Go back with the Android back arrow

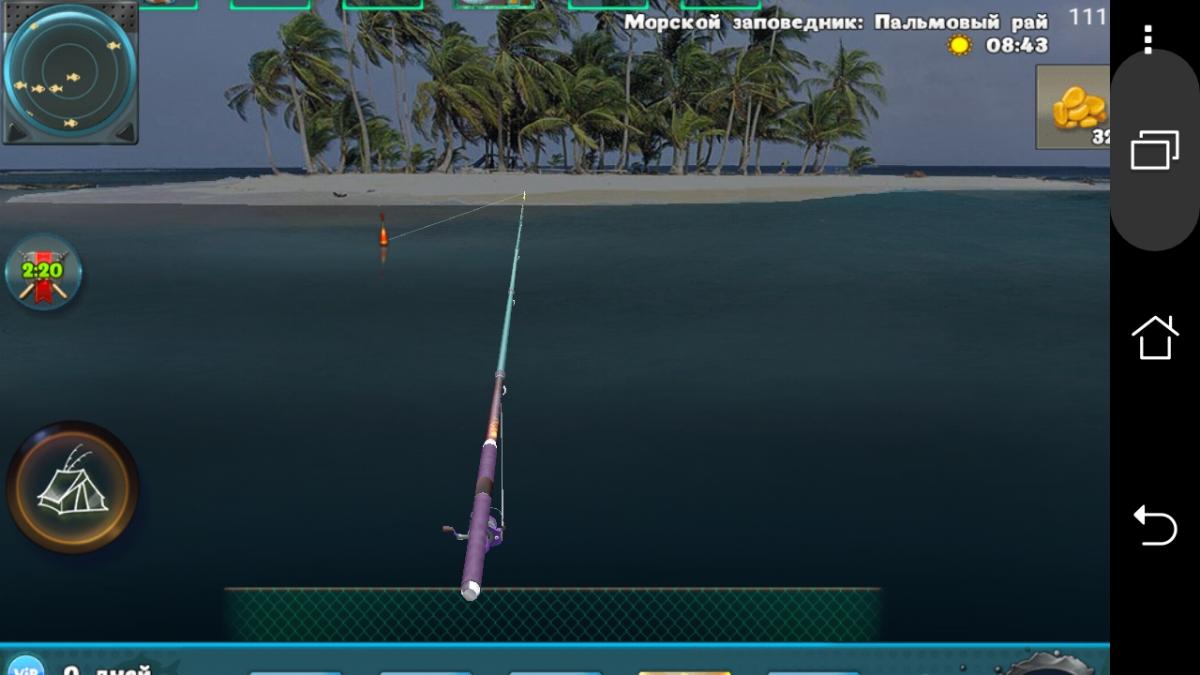[x=1154, y=524]
